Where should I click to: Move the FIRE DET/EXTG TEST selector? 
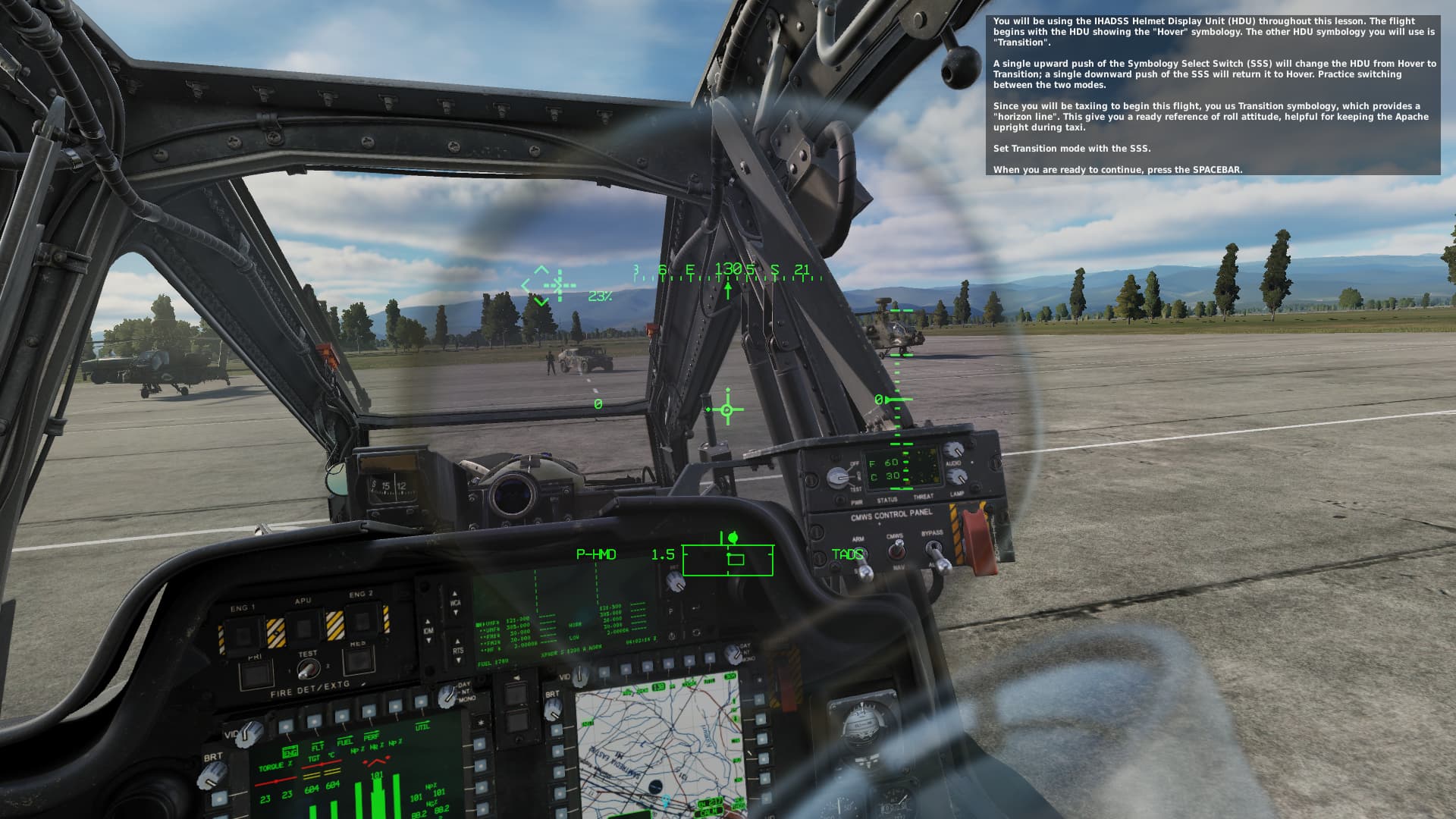click(x=308, y=668)
